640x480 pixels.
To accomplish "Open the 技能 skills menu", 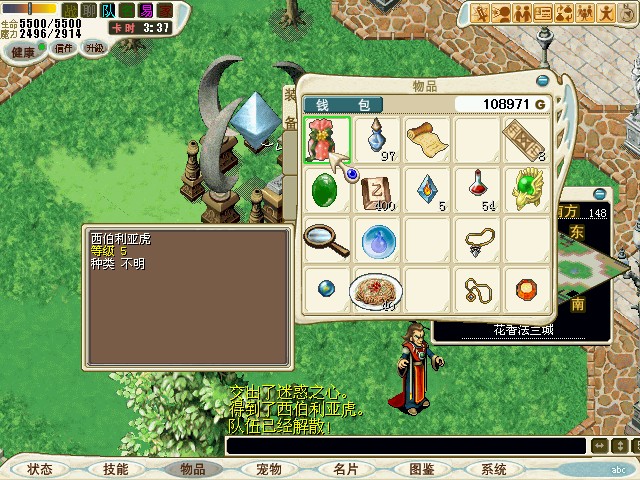I will pyautogui.click(x=116, y=468).
